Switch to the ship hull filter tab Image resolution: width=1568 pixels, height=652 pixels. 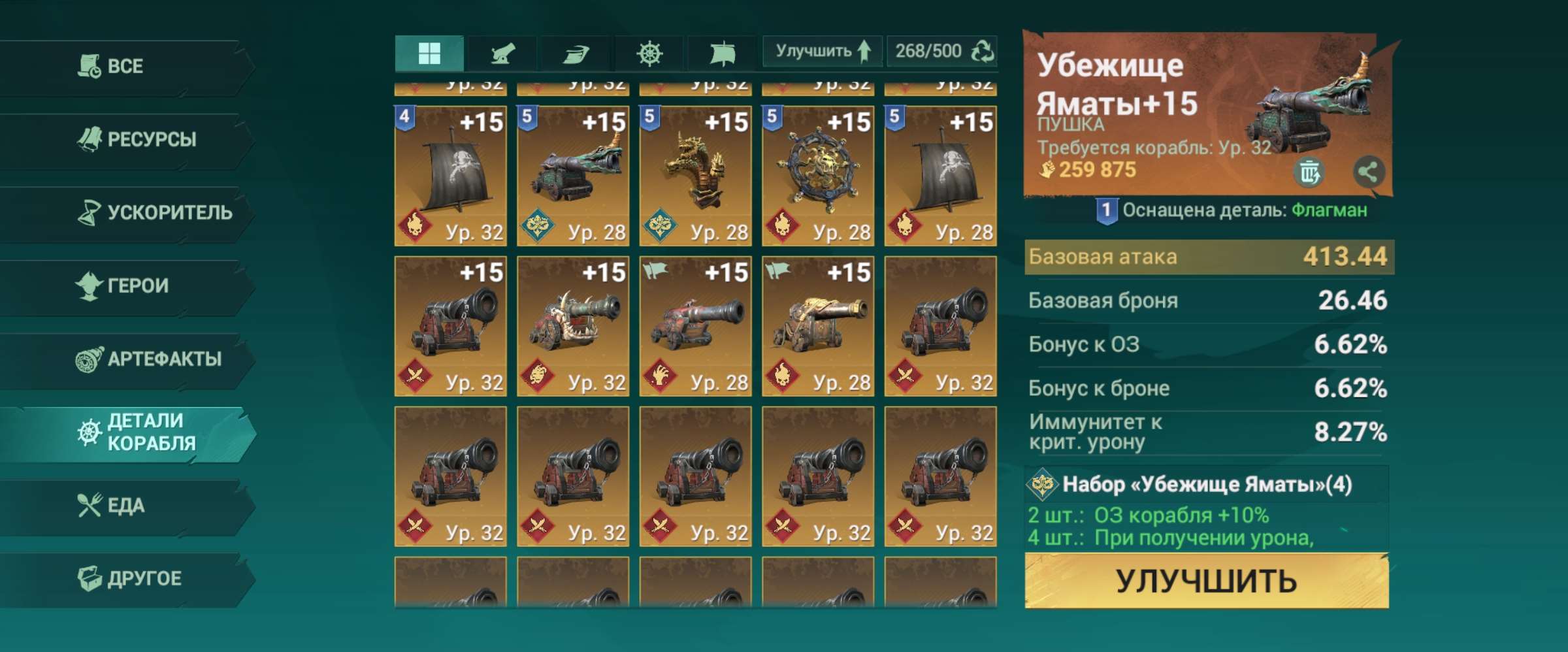tap(576, 52)
